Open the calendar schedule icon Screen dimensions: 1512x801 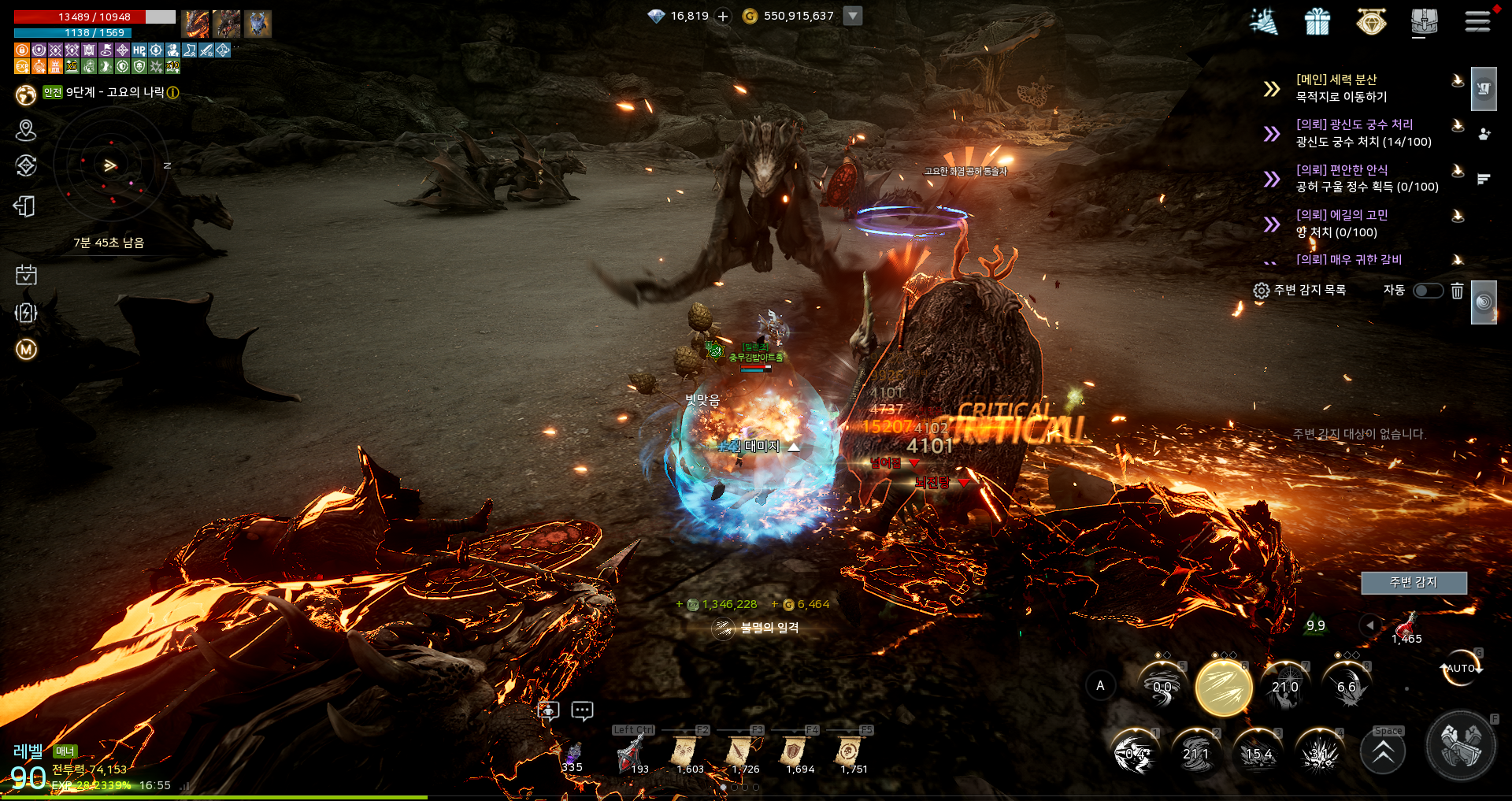point(26,275)
